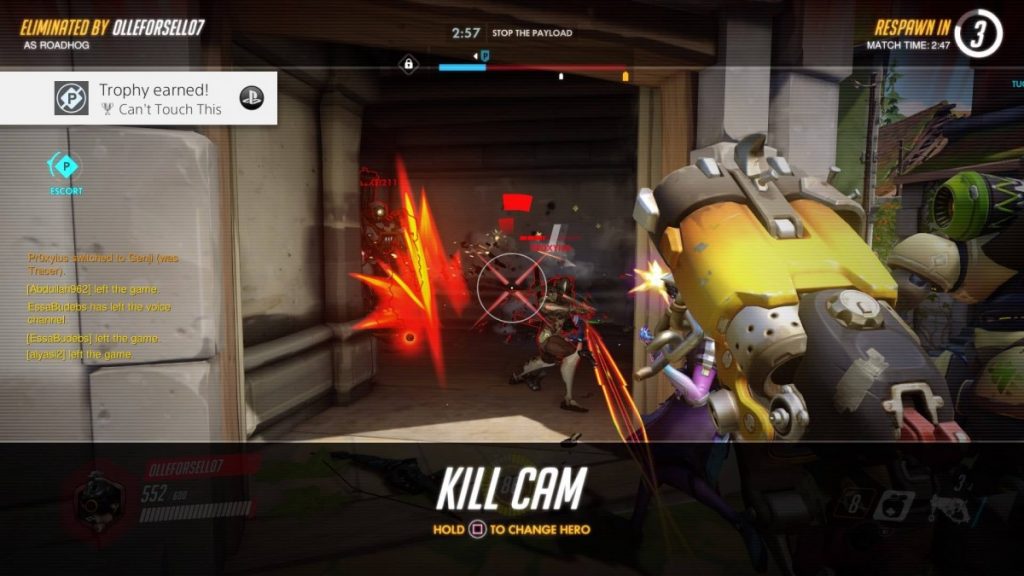The height and width of the screenshot is (576, 1024).
Task: Click the blue payload position marker
Action: (485, 56)
